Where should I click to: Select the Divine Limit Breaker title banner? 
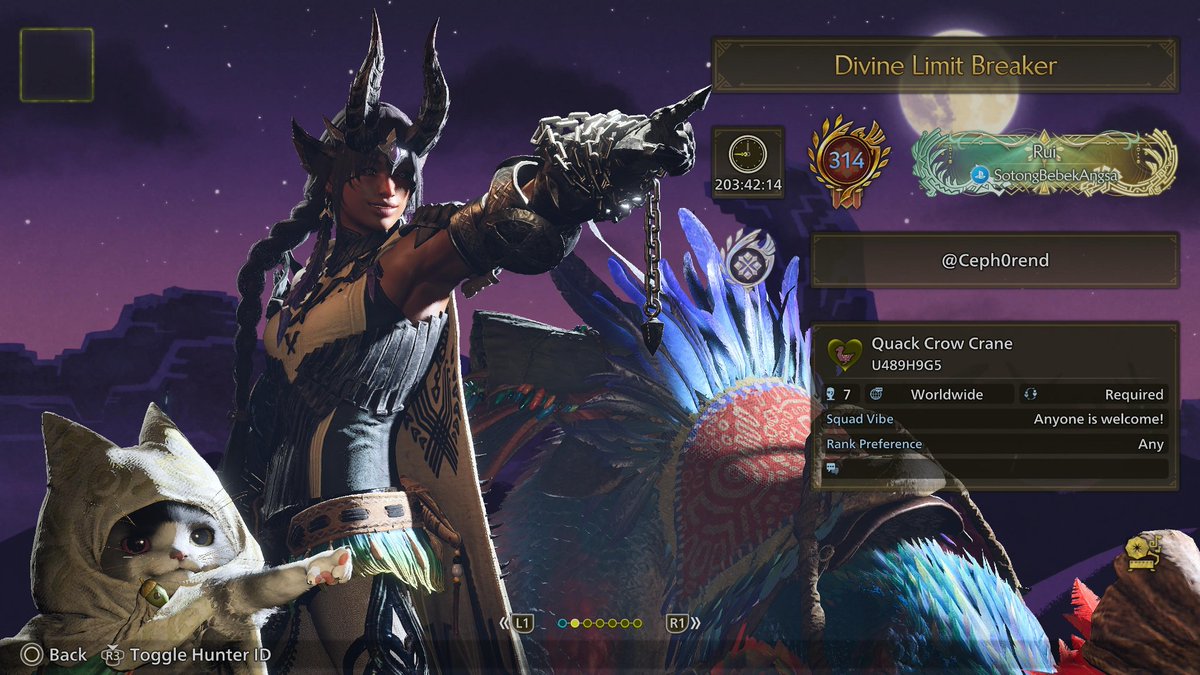pyautogui.click(x=945, y=66)
